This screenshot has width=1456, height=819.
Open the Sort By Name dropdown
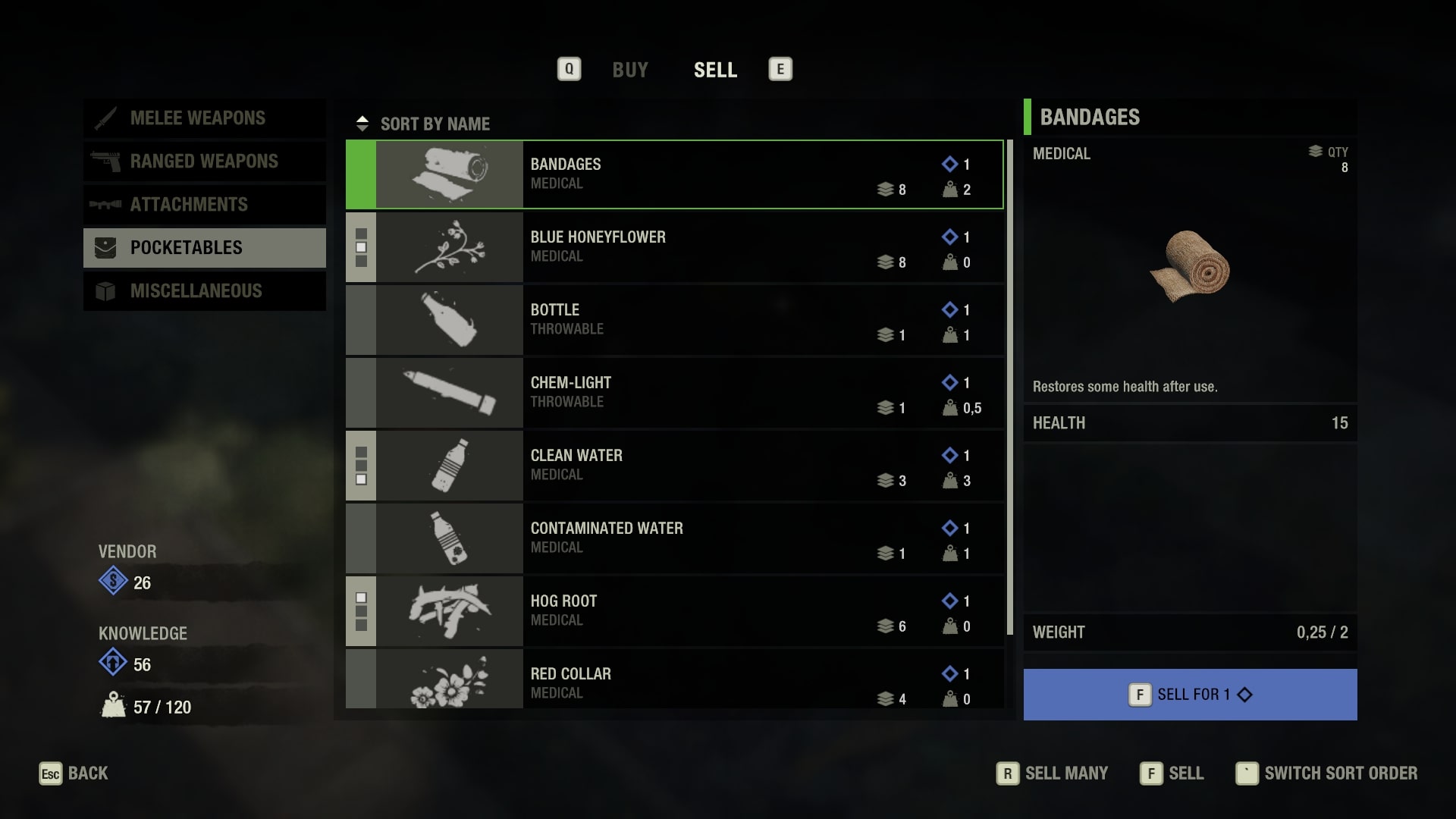[435, 124]
